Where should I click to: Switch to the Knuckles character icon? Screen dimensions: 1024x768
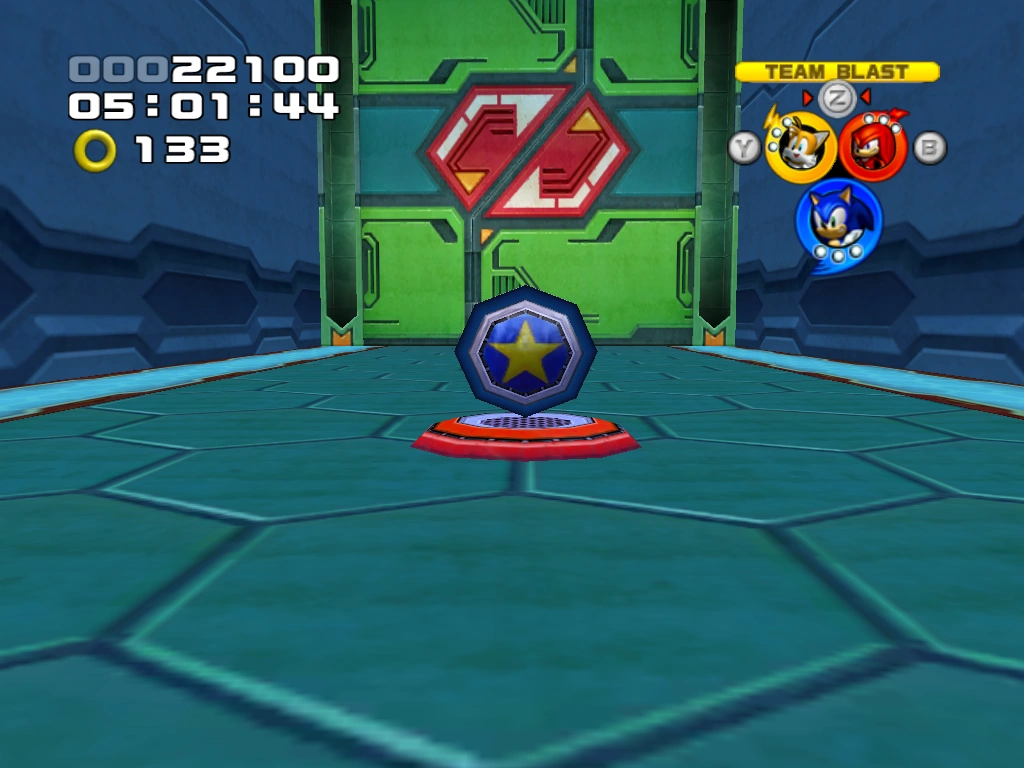[x=872, y=148]
